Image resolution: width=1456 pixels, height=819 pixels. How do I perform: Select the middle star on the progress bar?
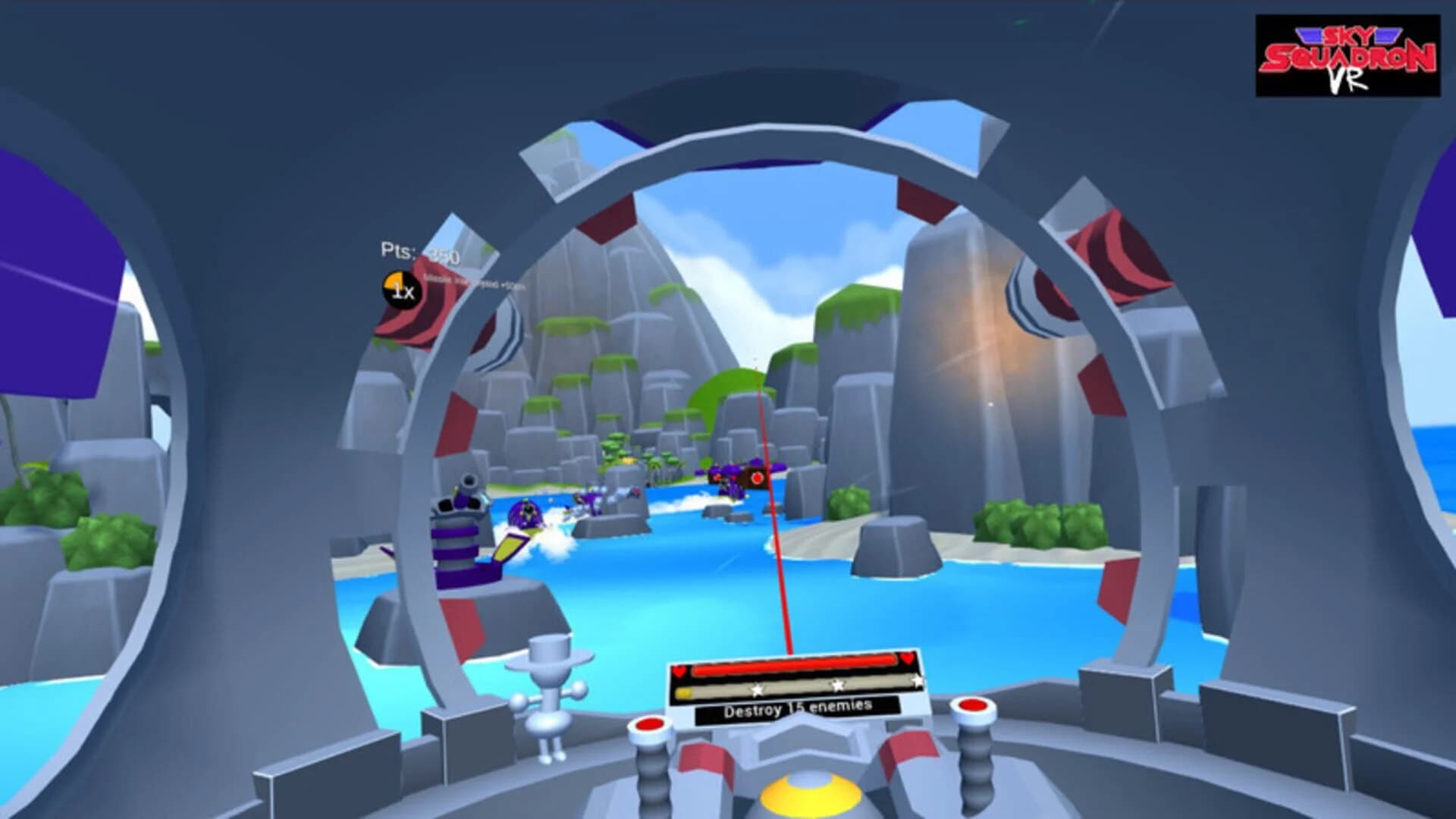coord(836,684)
